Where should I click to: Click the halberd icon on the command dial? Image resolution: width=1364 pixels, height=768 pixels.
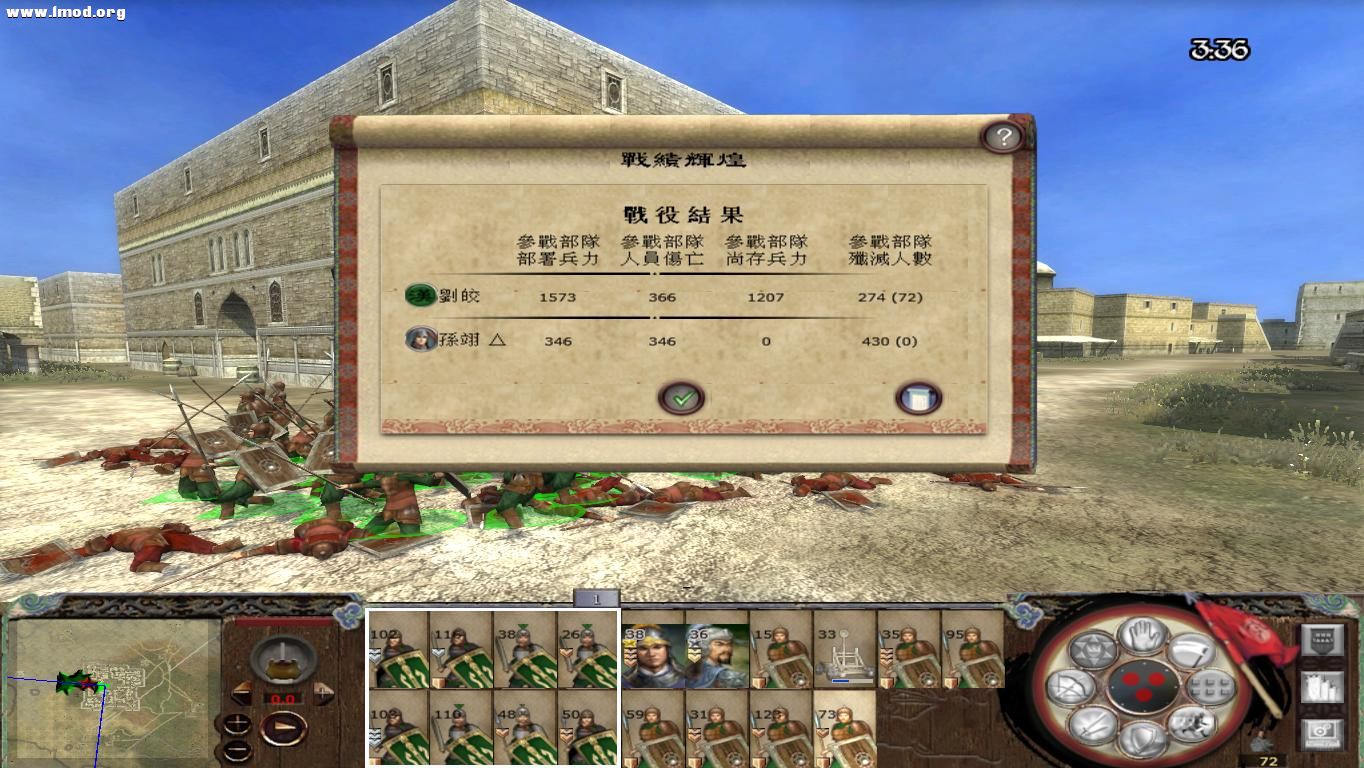click(1194, 650)
